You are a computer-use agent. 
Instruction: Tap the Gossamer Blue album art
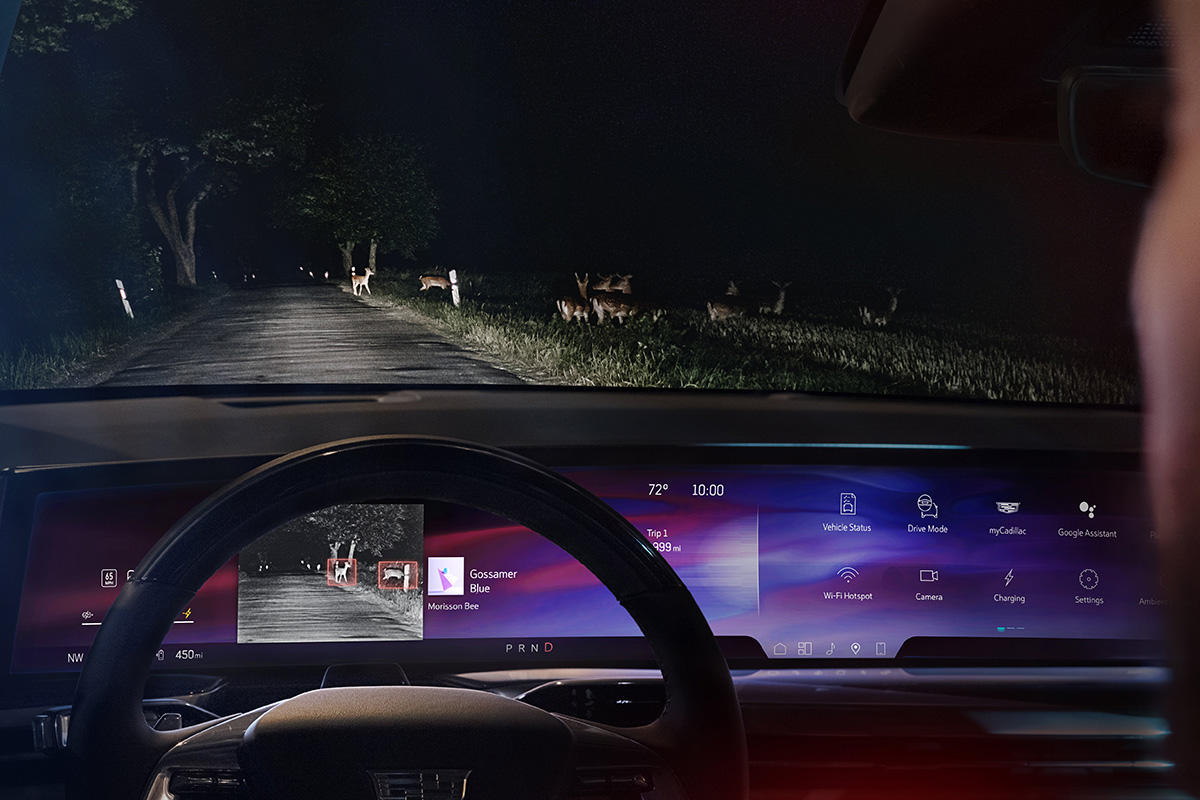click(x=446, y=576)
